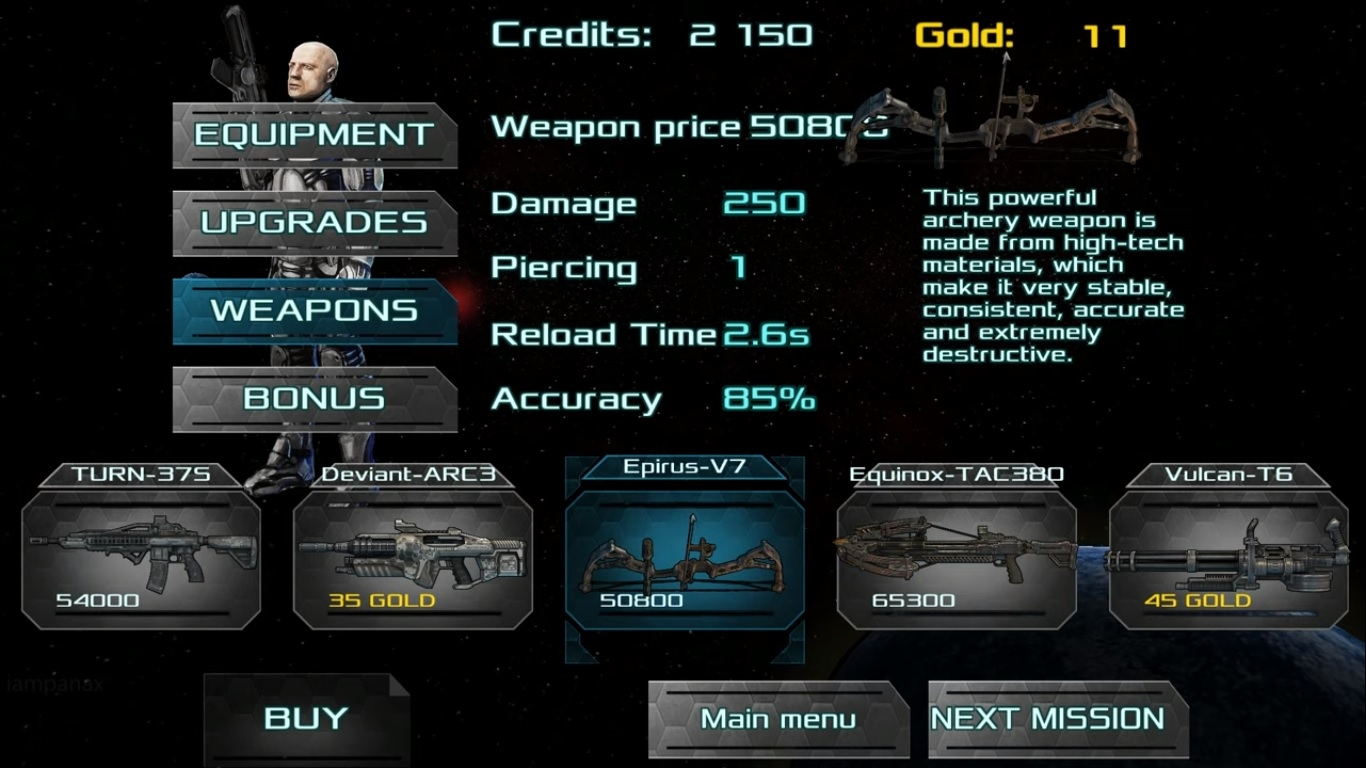Start the Next Mission
Screen dimensions: 1366x768
(x=1048, y=719)
